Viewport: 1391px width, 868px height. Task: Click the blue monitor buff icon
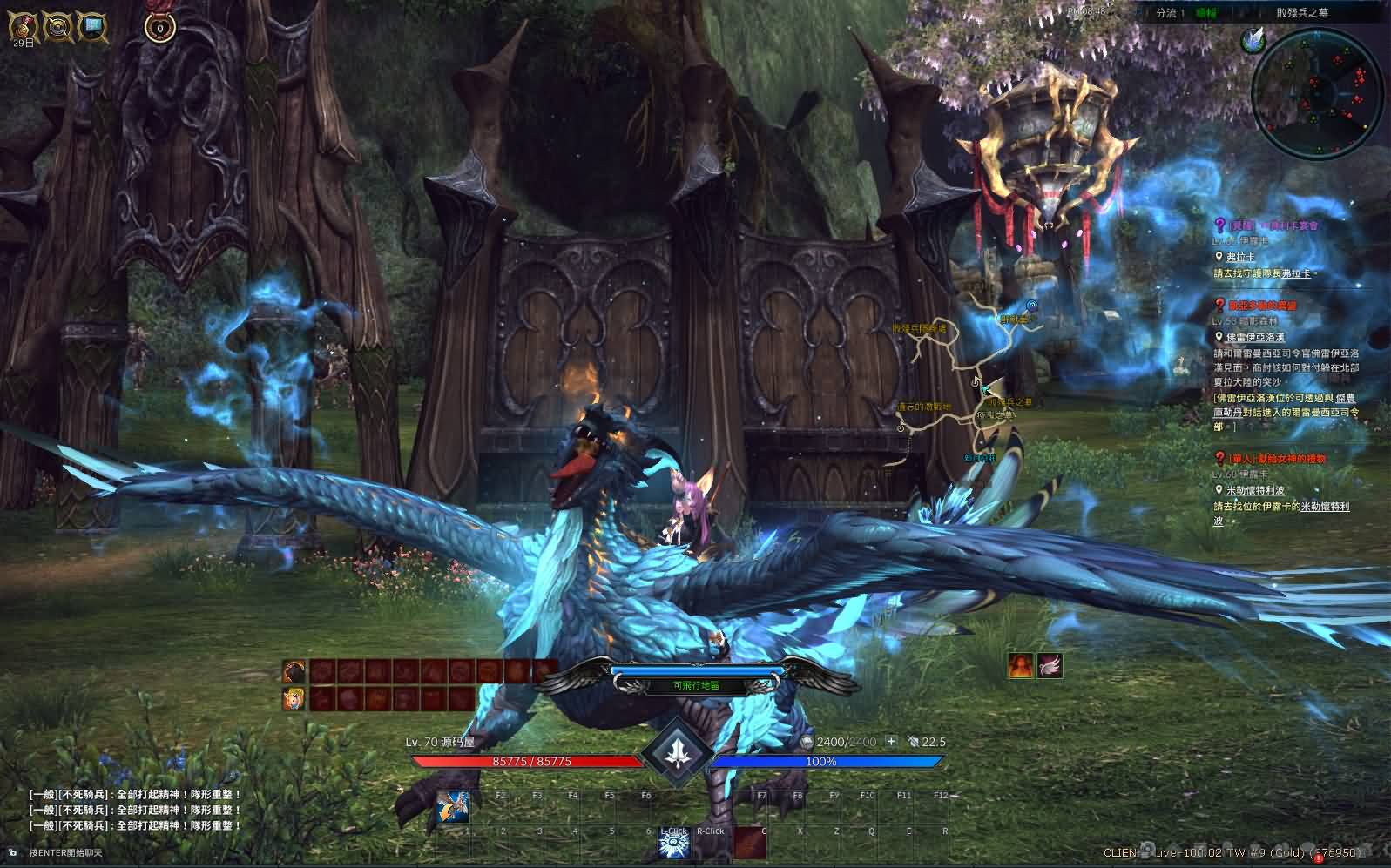[x=91, y=27]
